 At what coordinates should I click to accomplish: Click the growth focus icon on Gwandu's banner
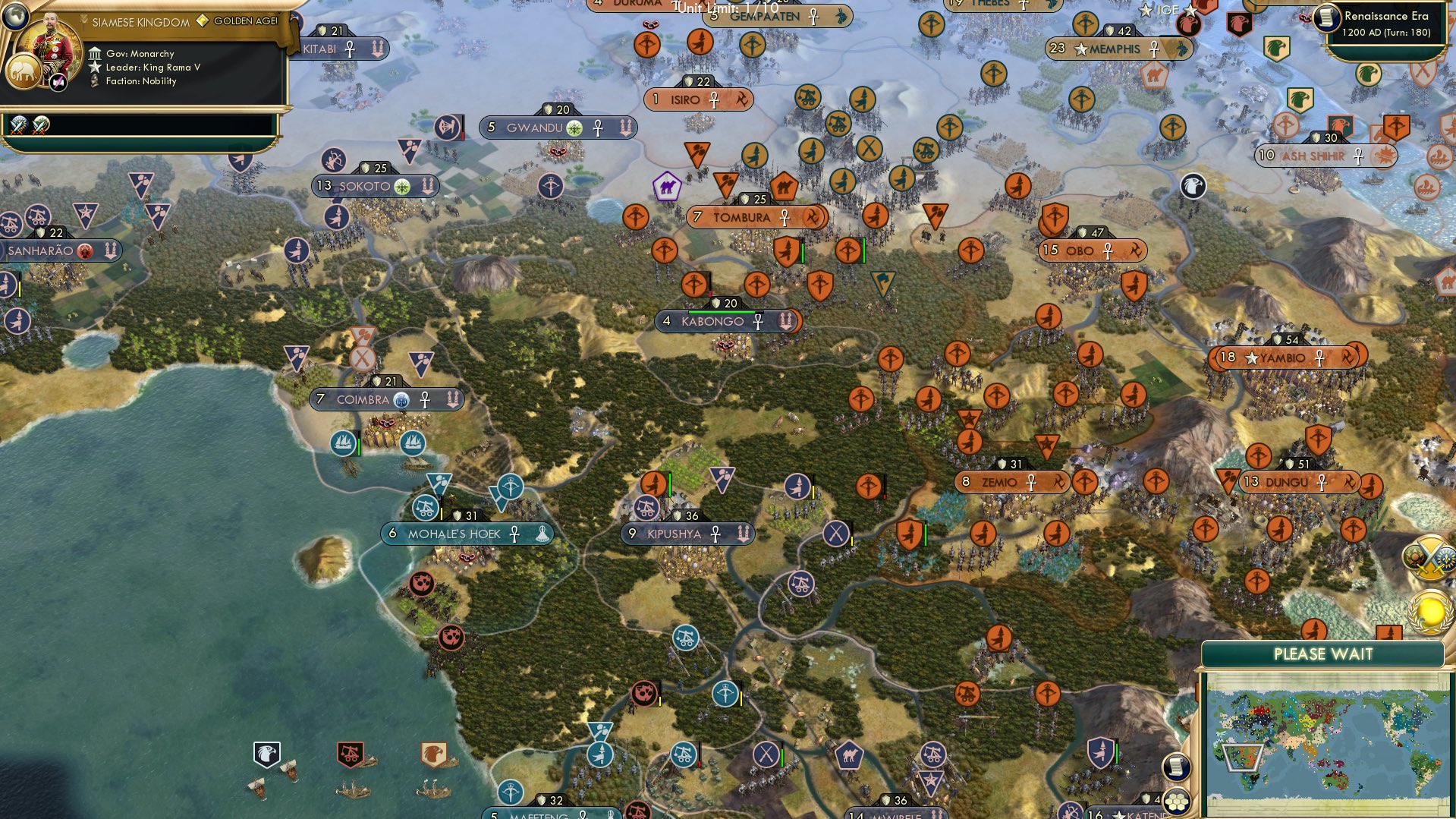[574, 128]
